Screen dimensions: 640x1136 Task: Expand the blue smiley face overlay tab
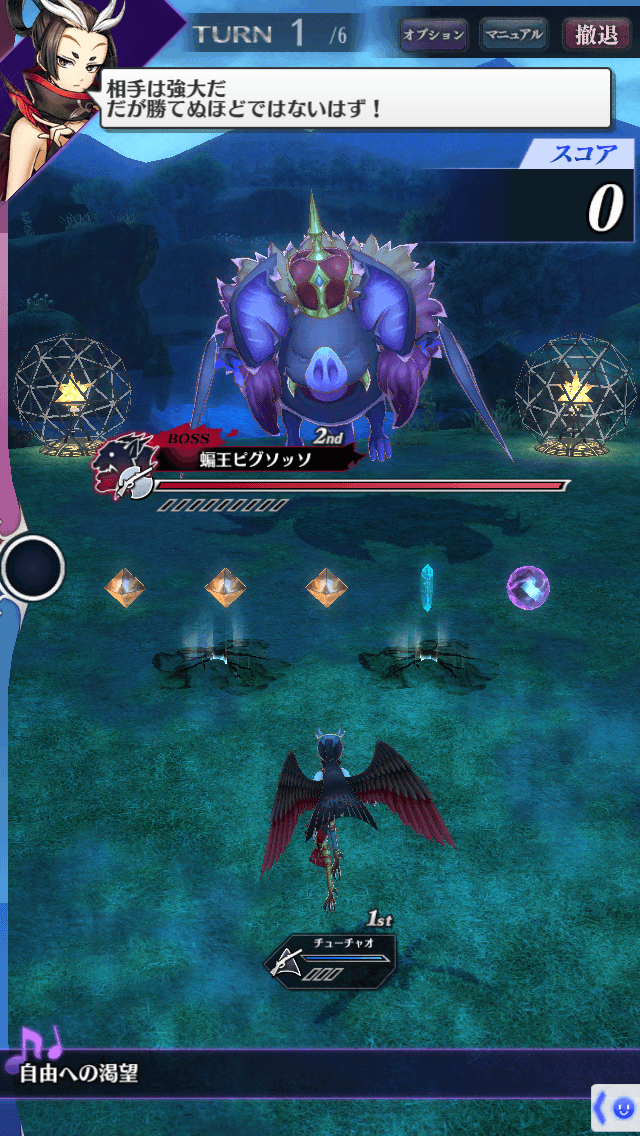click(x=616, y=1108)
